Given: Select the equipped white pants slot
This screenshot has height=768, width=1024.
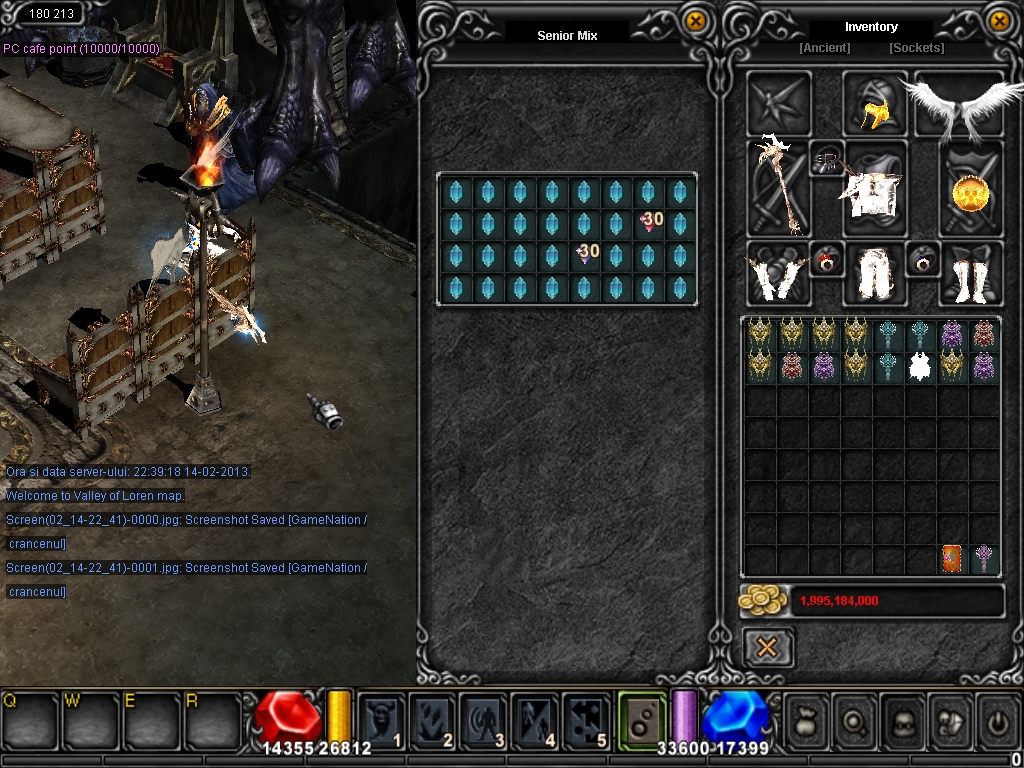Looking at the screenshot, I should pos(874,274).
